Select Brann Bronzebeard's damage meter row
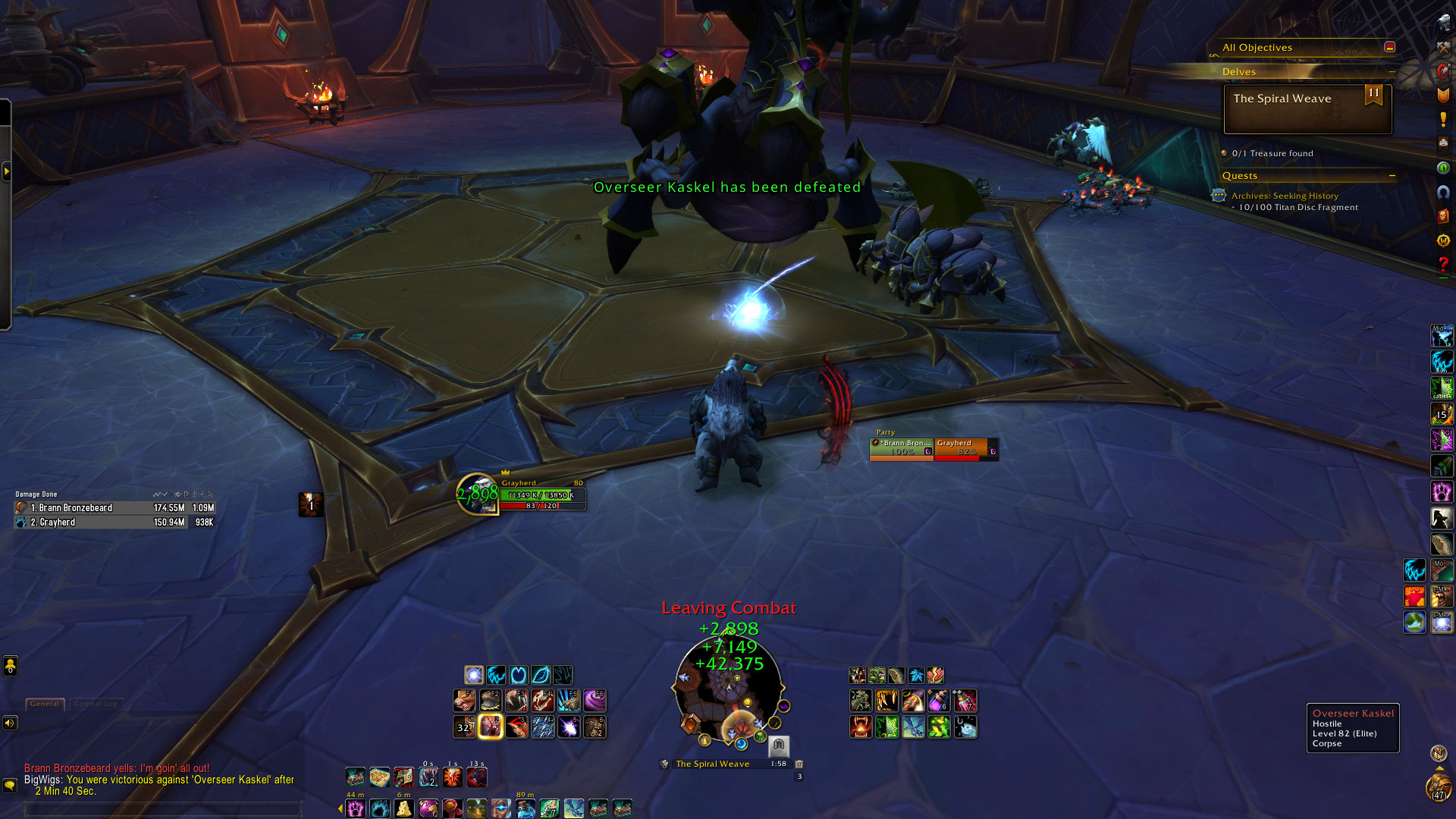Screen dimensions: 1456x819 114,508
